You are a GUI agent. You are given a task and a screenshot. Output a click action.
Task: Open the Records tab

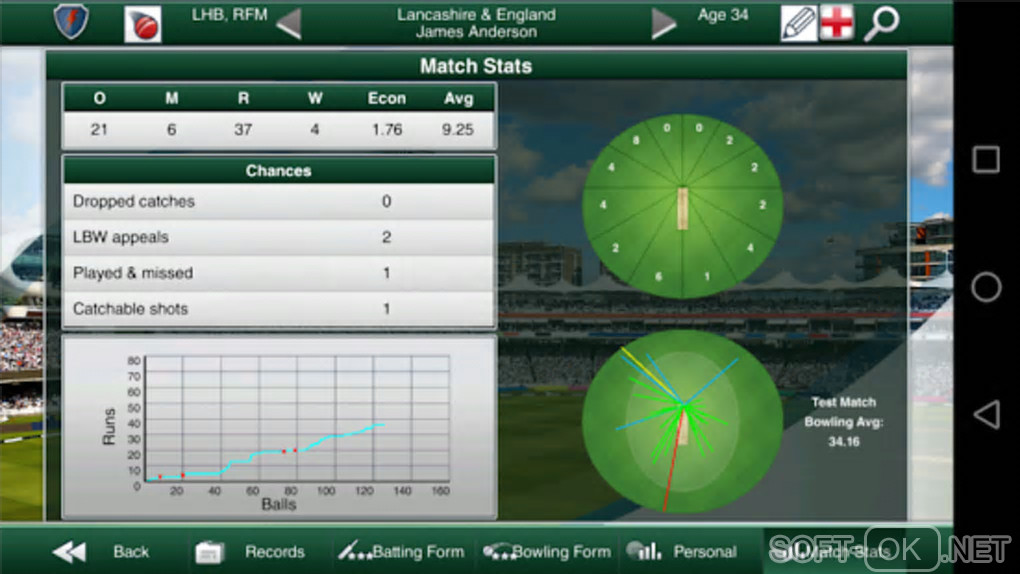(x=252, y=551)
